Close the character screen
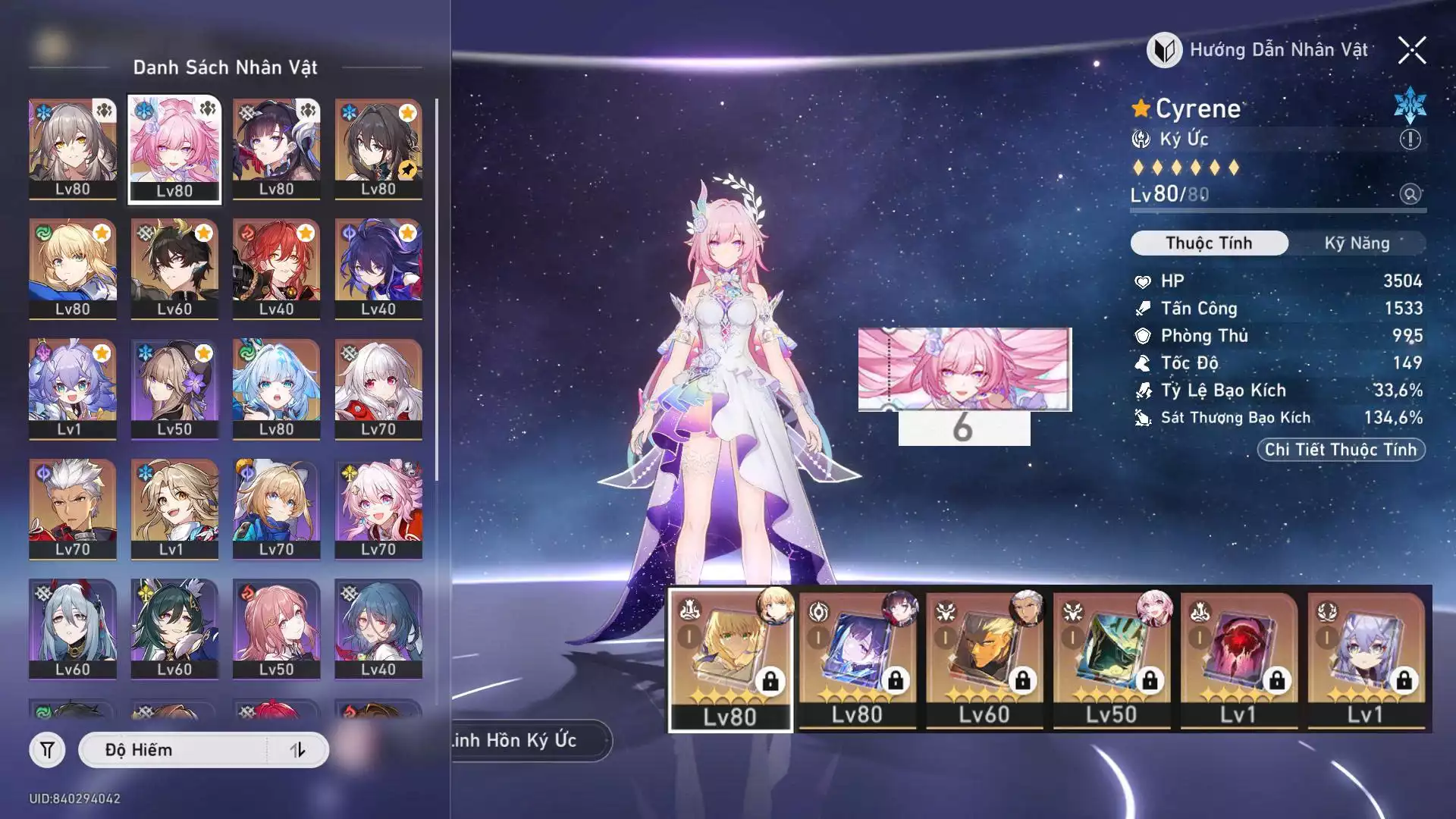The height and width of the screenshot is (819, 1456). [1412, 50]
